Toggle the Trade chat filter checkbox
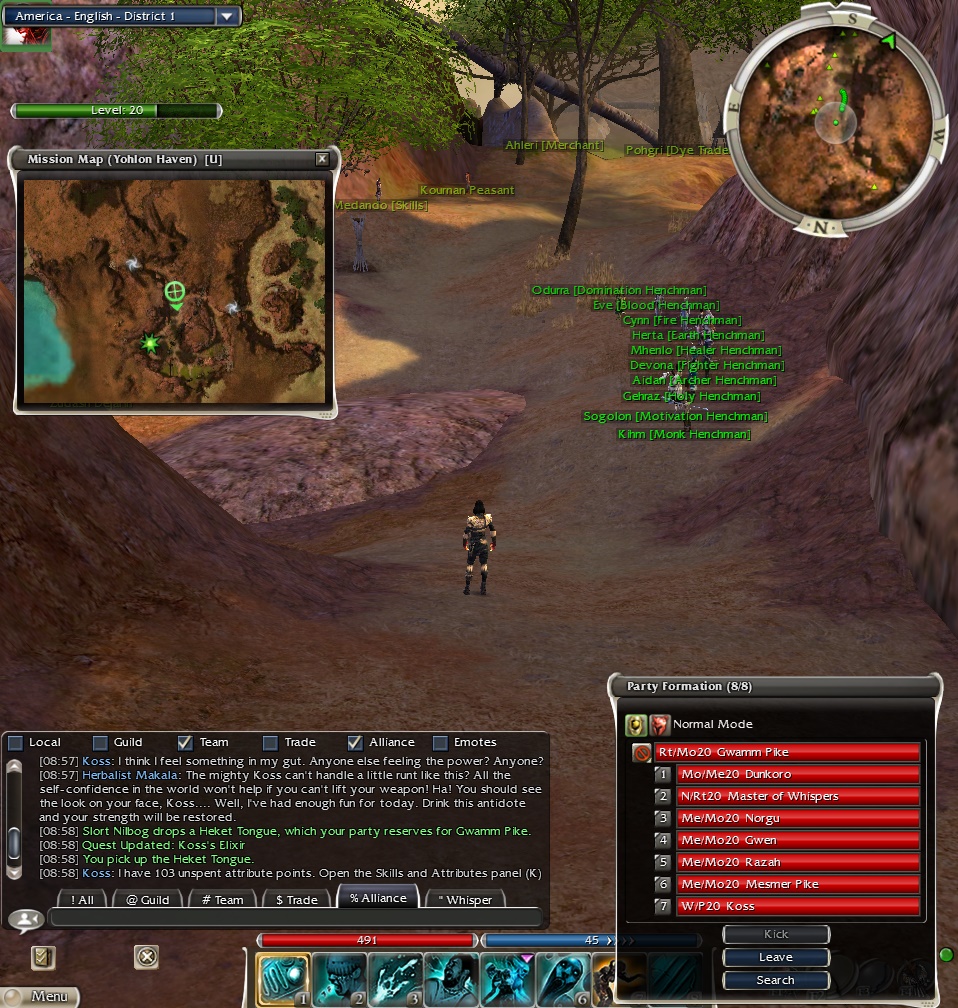Image resolution: width=958 pixels, height=1008 pixels. (x=270, y=743)
